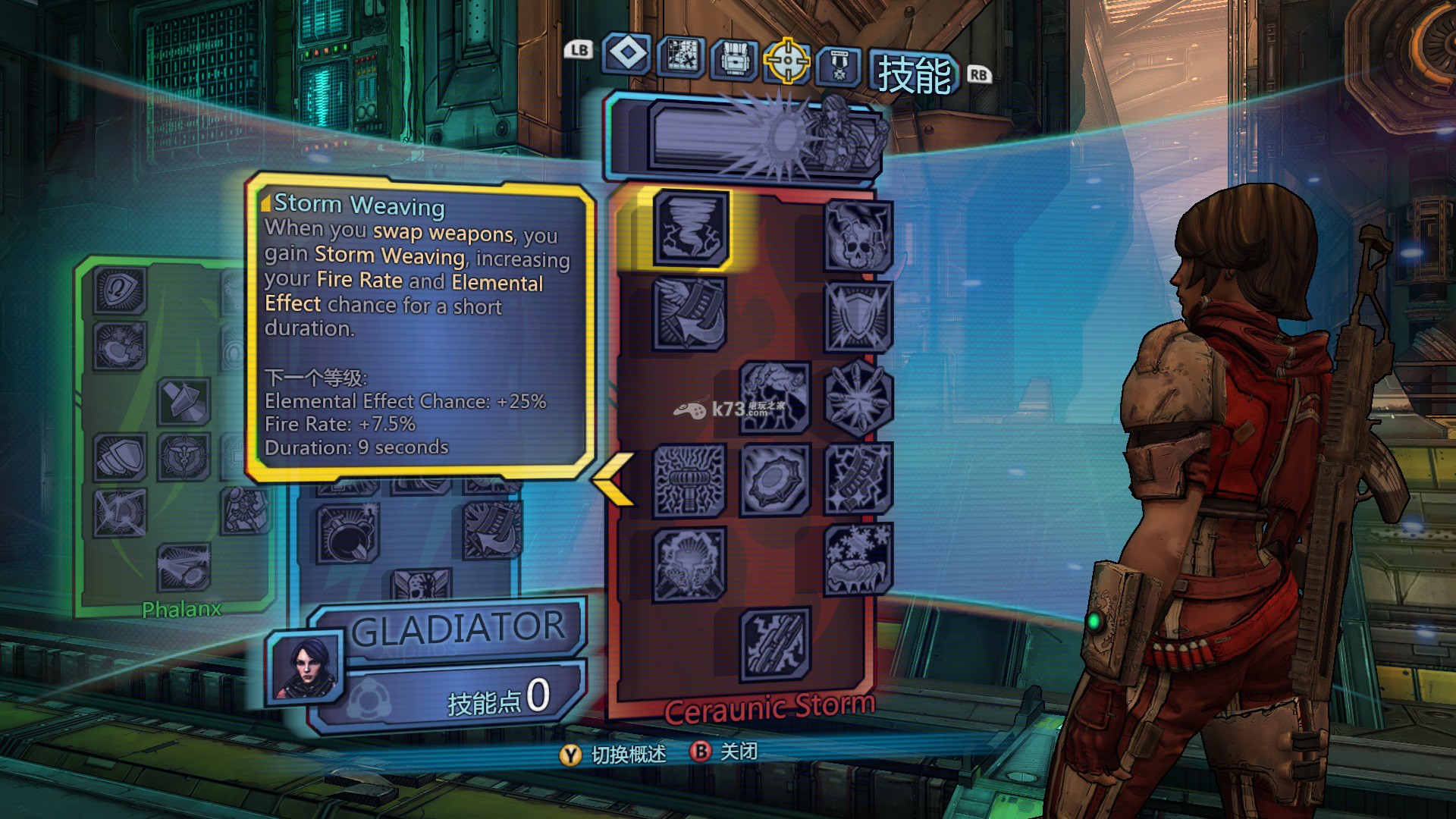Select the hand casting lightning skill
This screenshot has width=1456, height=819.
point(774,396)
